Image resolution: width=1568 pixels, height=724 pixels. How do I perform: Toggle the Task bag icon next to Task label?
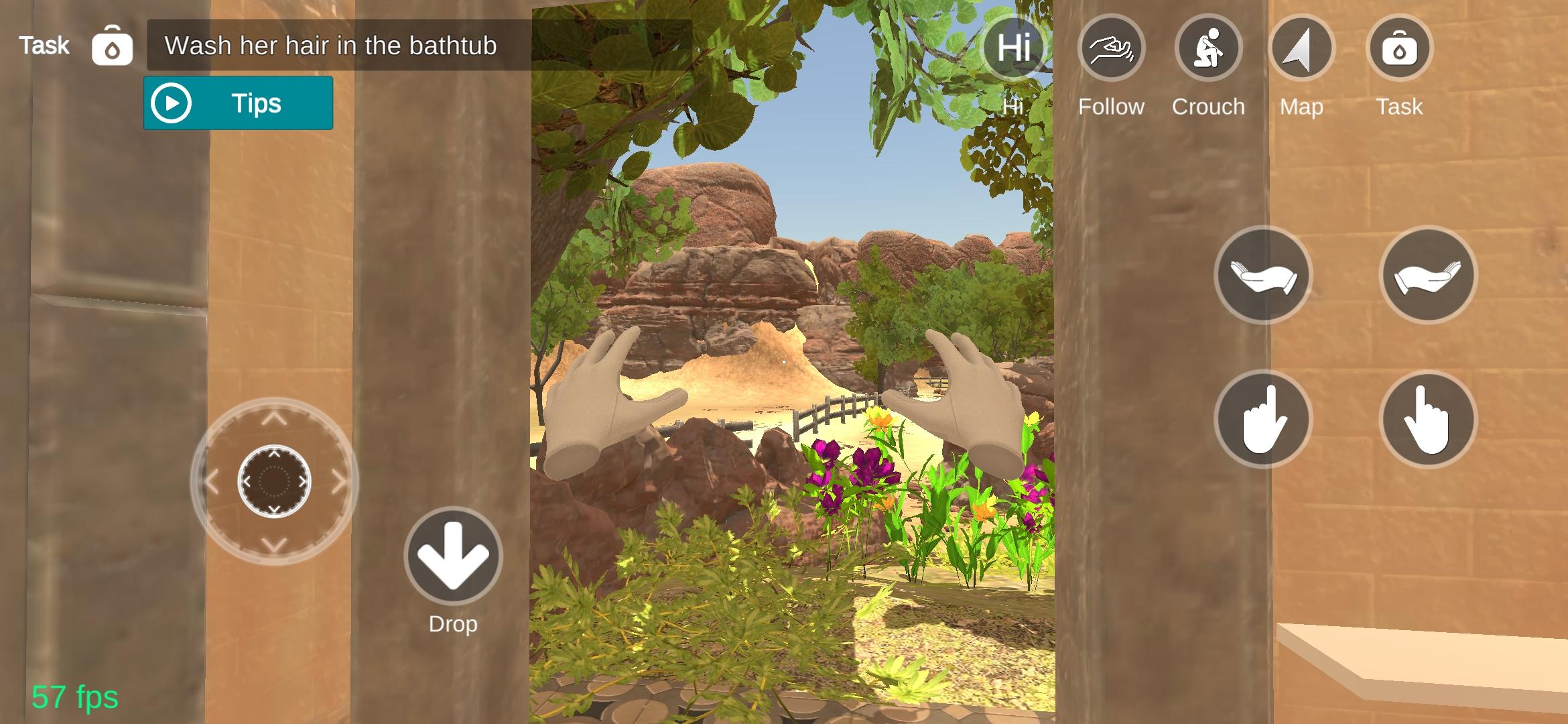coord(112,46)
